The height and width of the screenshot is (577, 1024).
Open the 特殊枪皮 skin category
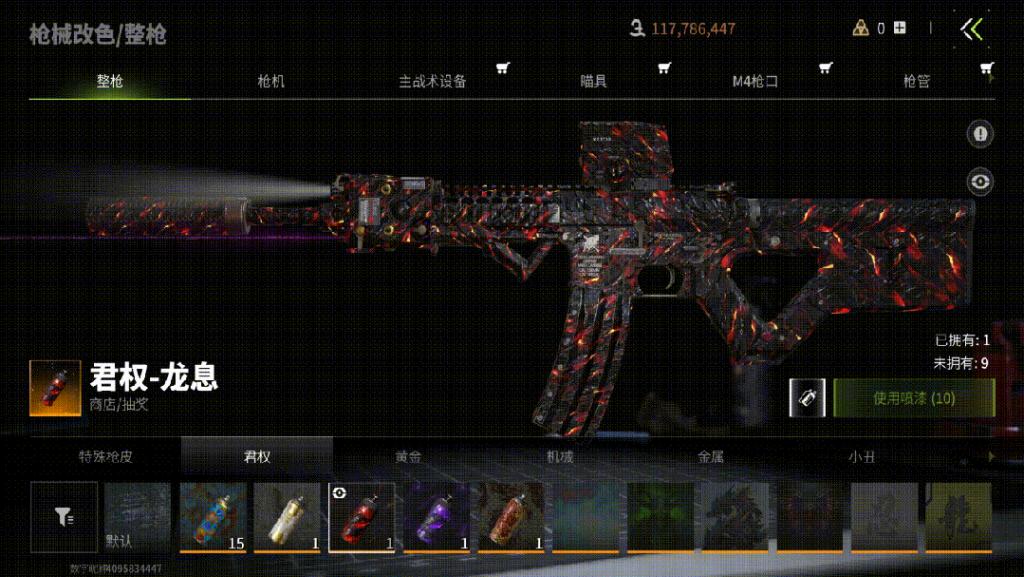(x=106, y=457)
